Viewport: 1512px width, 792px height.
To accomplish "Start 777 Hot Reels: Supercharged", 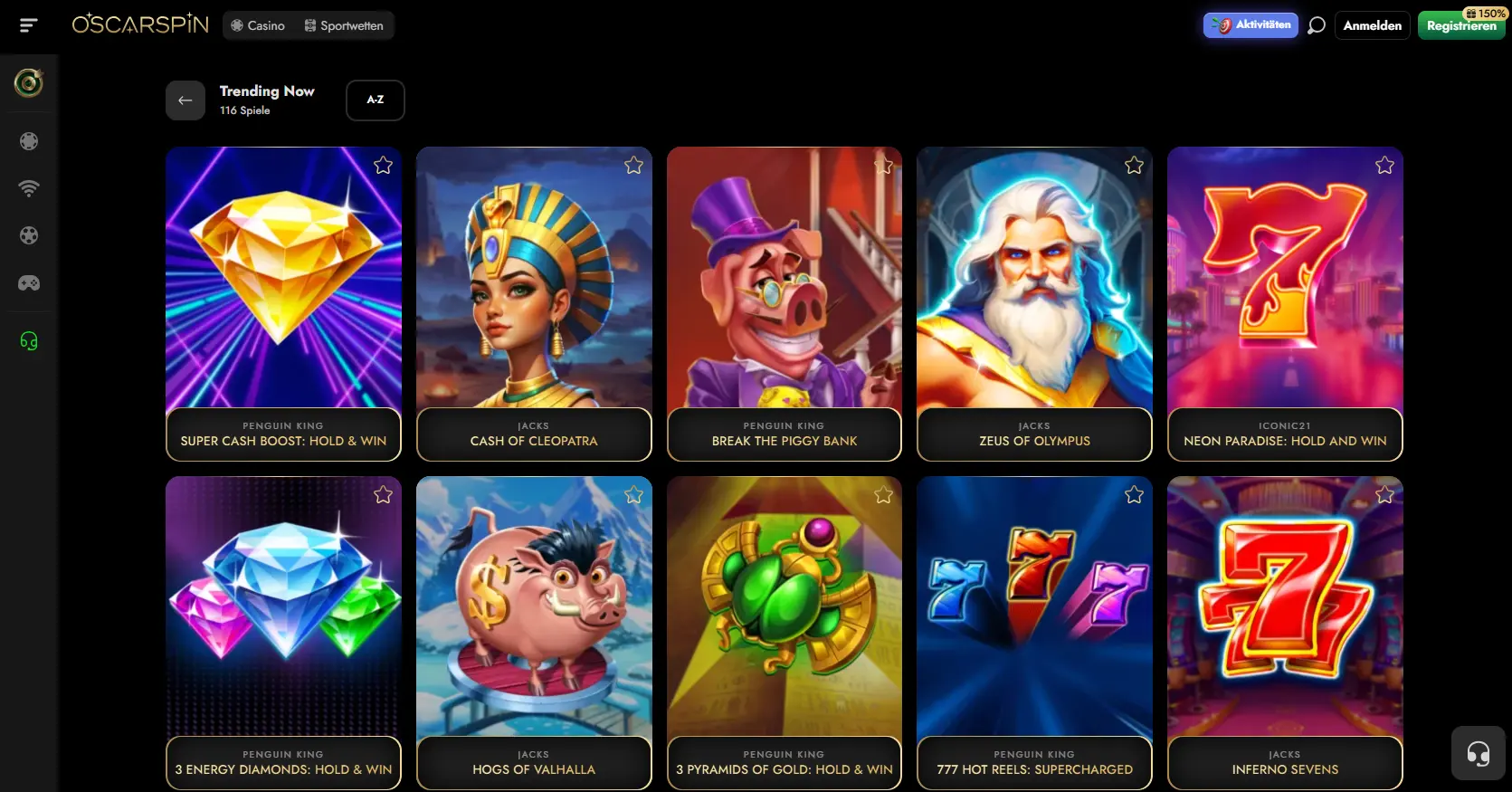I will click(1034, 615).
